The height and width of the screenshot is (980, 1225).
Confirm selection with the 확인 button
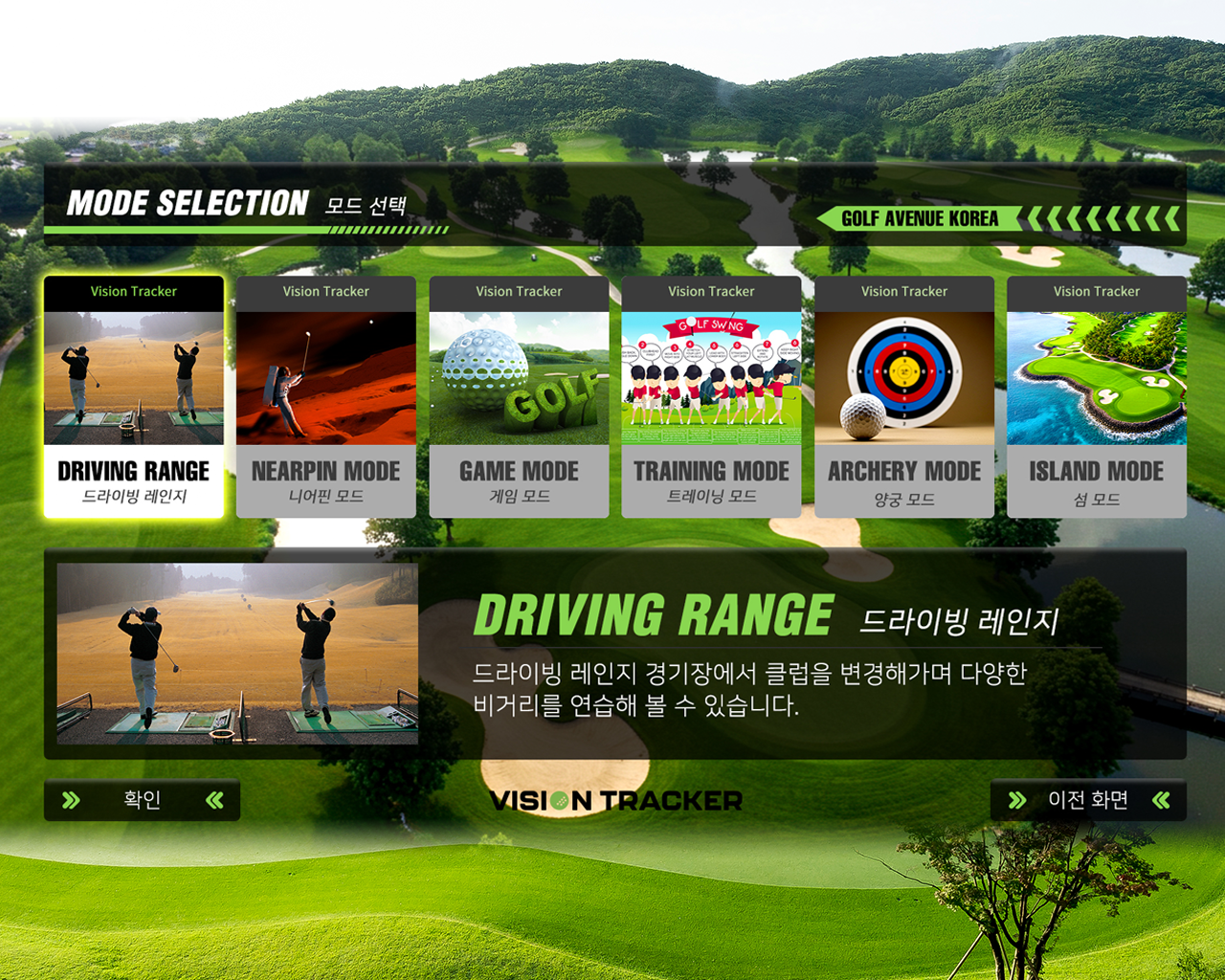[x=142, y=800]
